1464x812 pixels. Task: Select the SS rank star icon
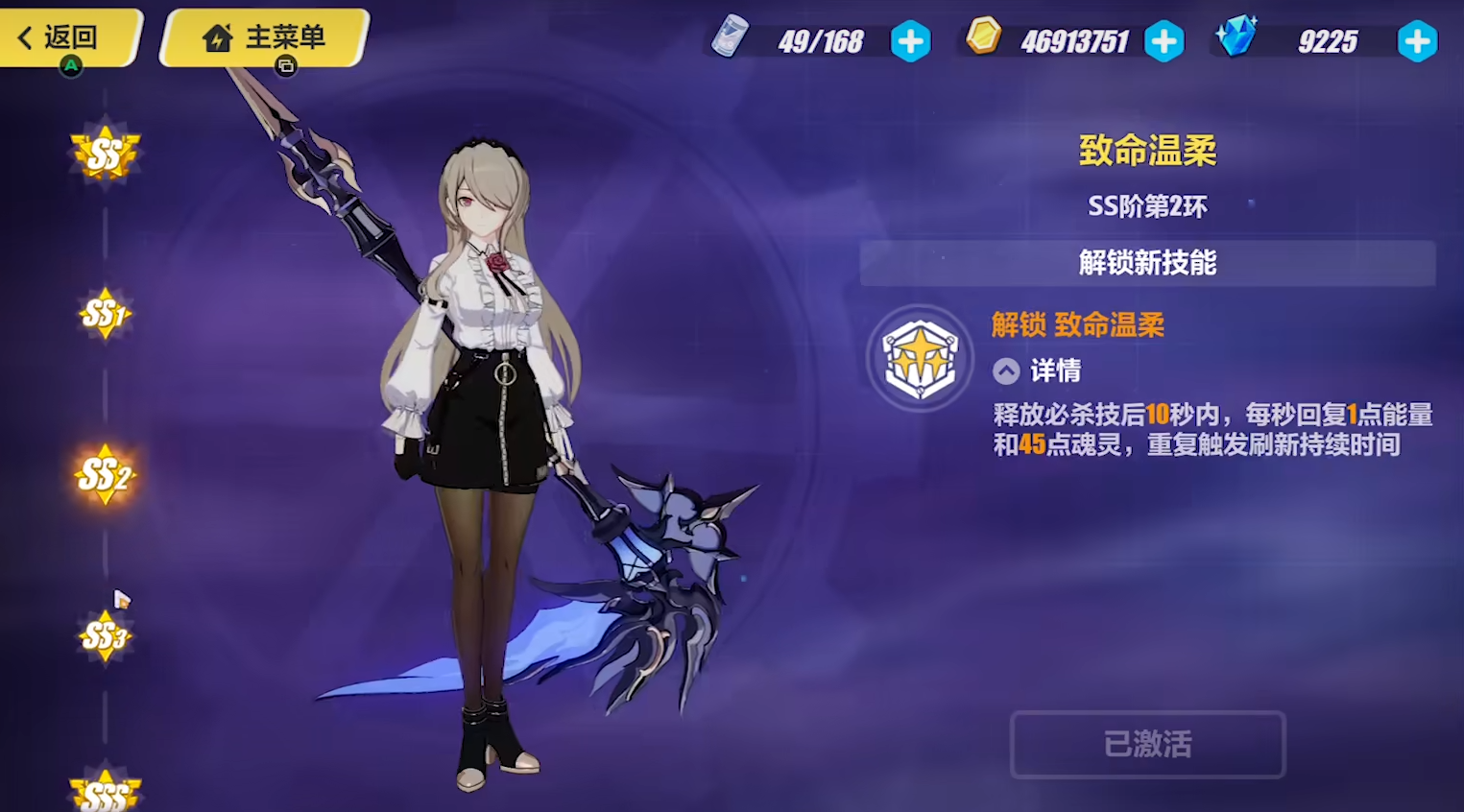coord(106,152)
